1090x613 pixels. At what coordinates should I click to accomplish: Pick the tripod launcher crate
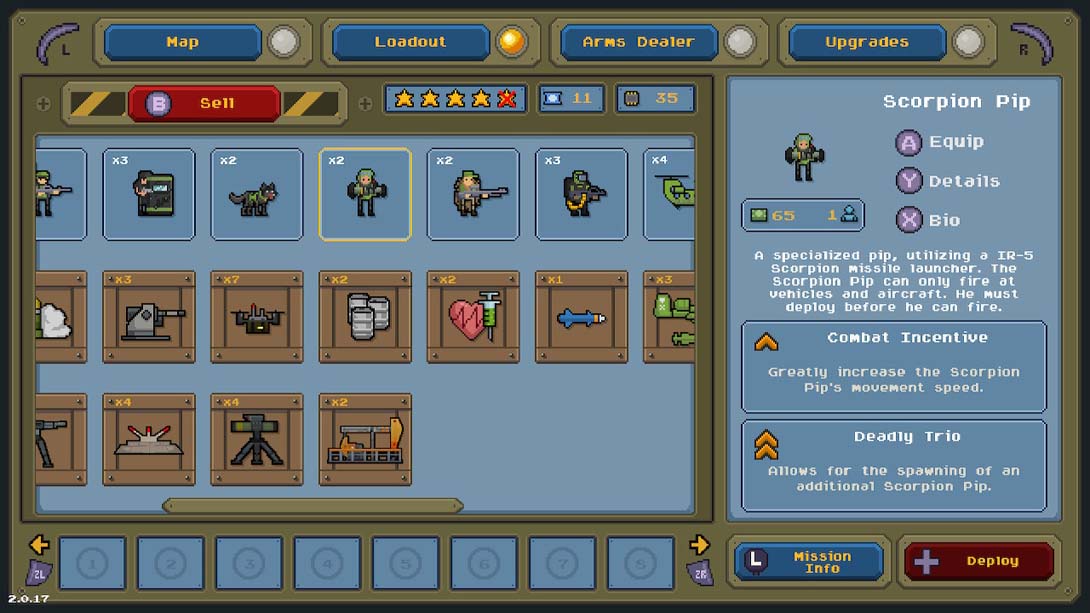click(257, 440)
